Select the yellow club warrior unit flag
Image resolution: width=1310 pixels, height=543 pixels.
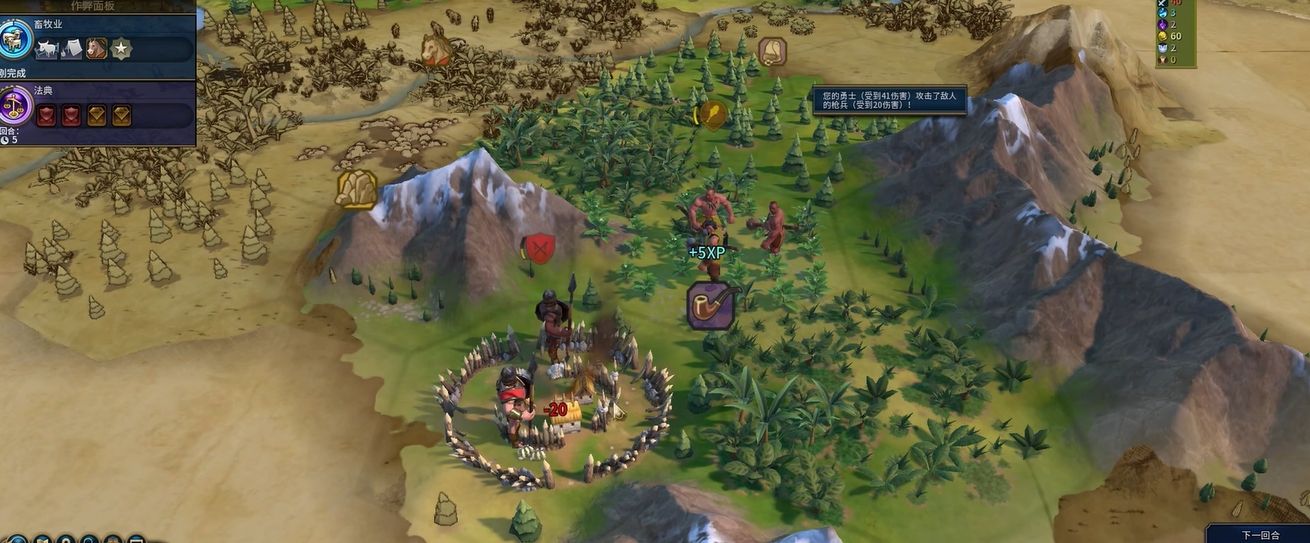coord(712,115)
